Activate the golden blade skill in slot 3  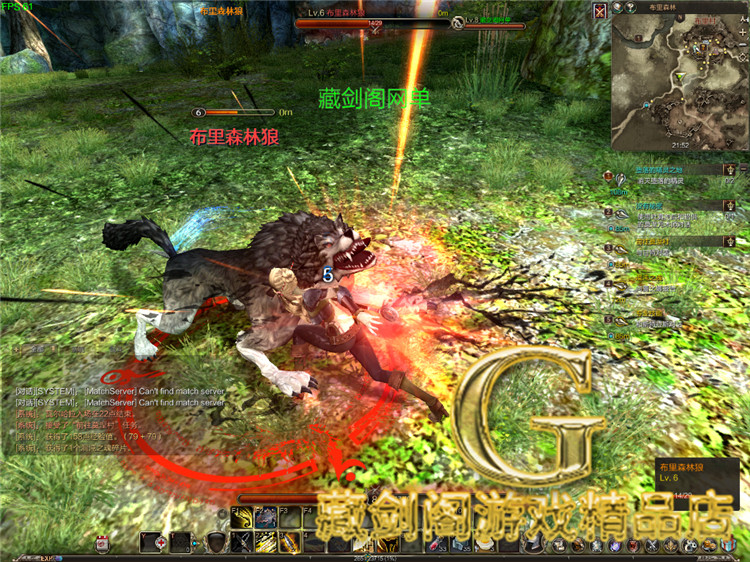click(x=290, y=542)
